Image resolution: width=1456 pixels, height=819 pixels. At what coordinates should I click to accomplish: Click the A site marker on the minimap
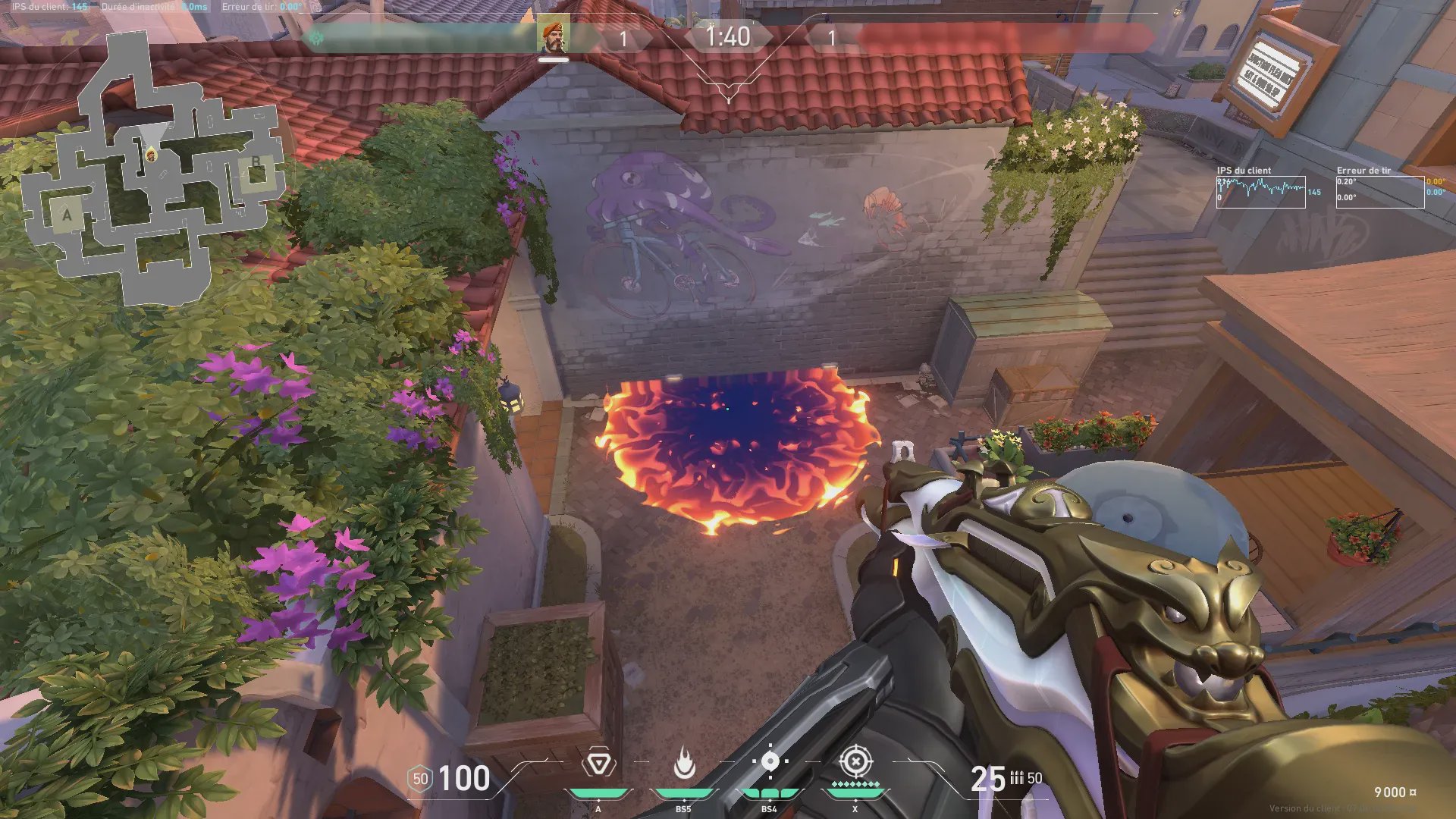click(x=67, y=215)
